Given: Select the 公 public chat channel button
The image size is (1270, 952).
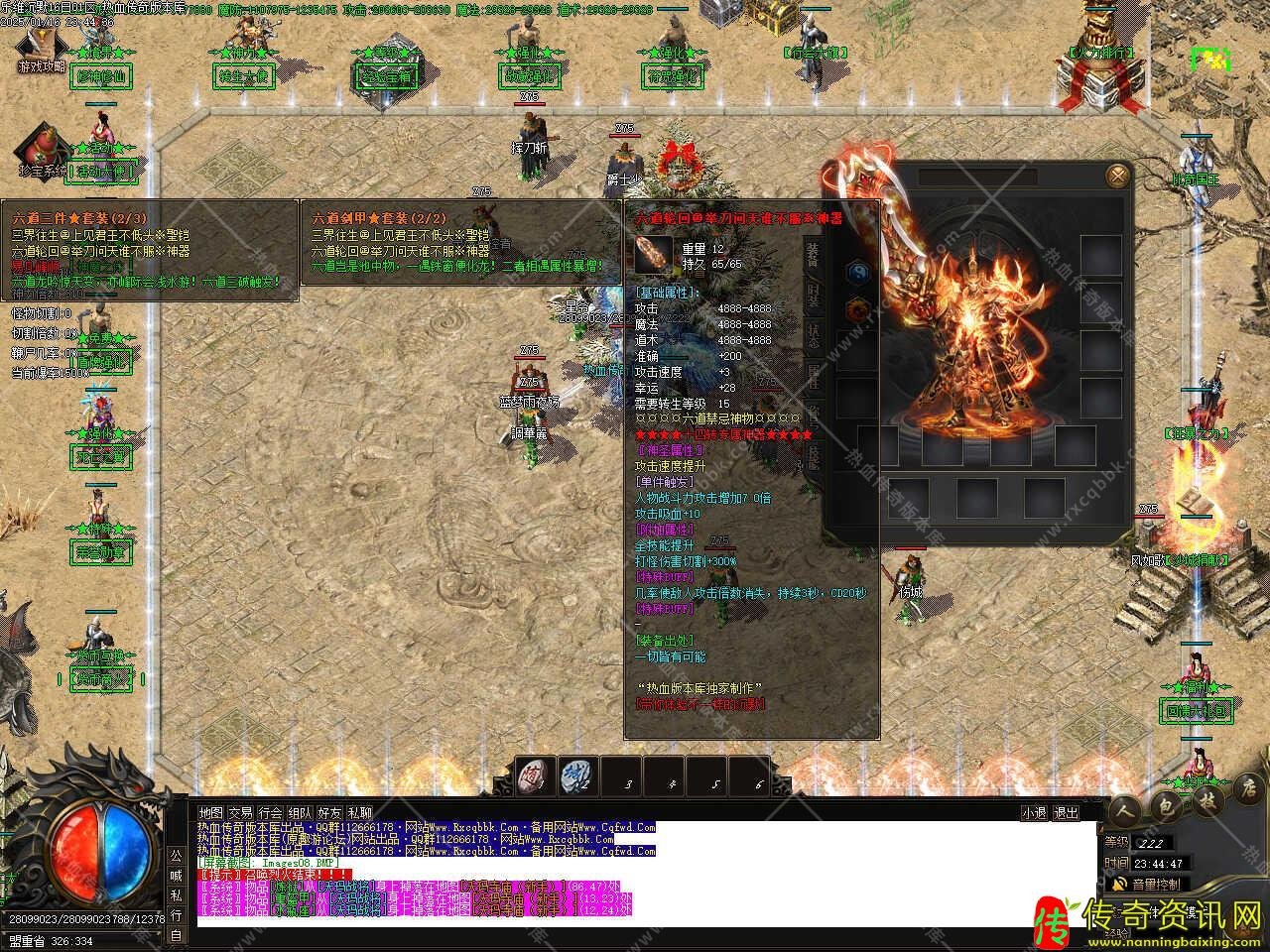Looking at the screenshot, I should [x=176, y=854].
